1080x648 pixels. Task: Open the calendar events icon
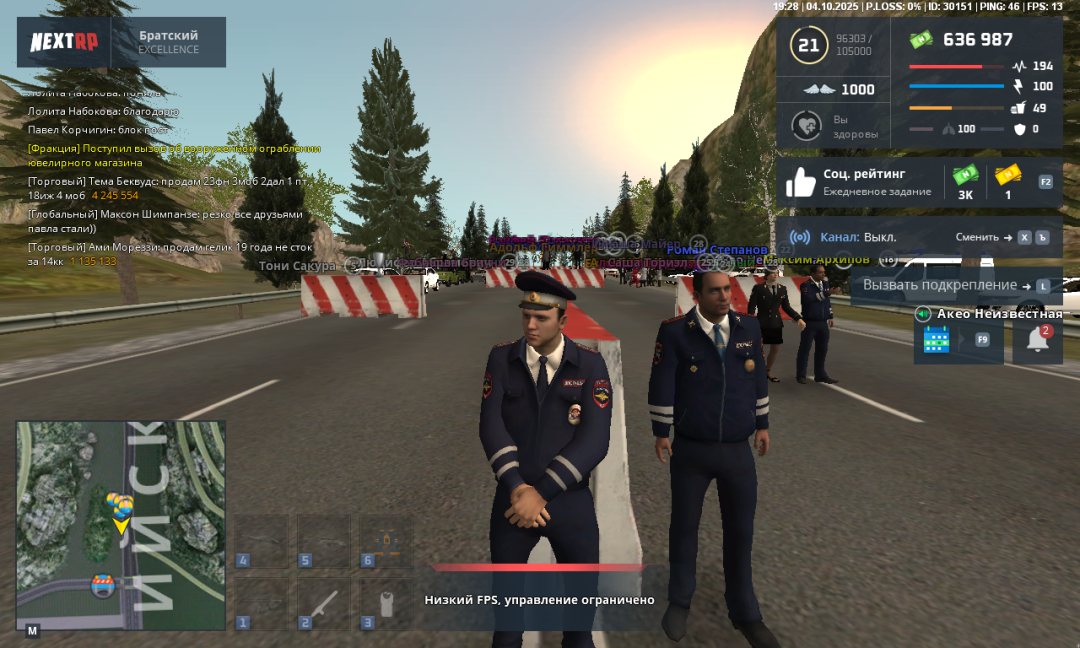[x=937, y=340]
